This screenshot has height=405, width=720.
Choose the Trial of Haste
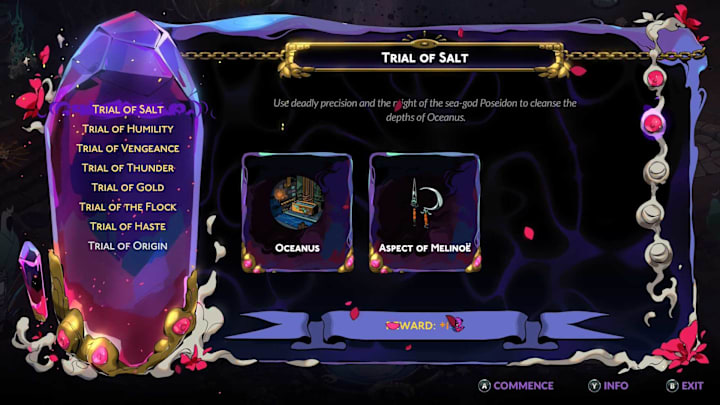tap(127, 226)
